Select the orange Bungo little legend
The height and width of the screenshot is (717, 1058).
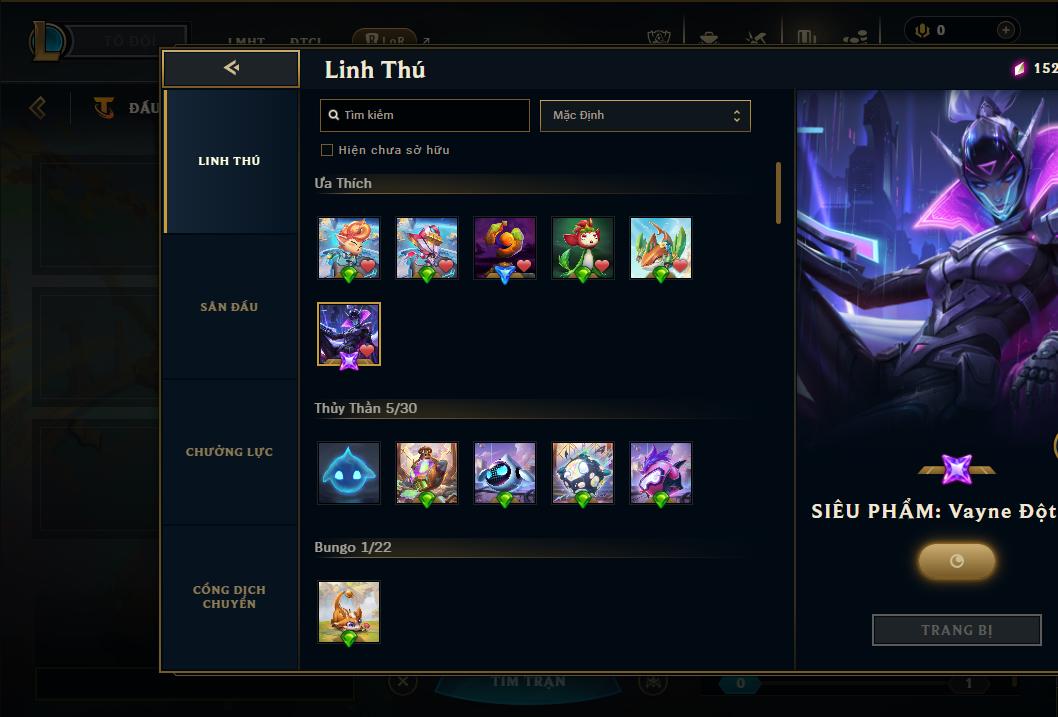tap(349, 612)
